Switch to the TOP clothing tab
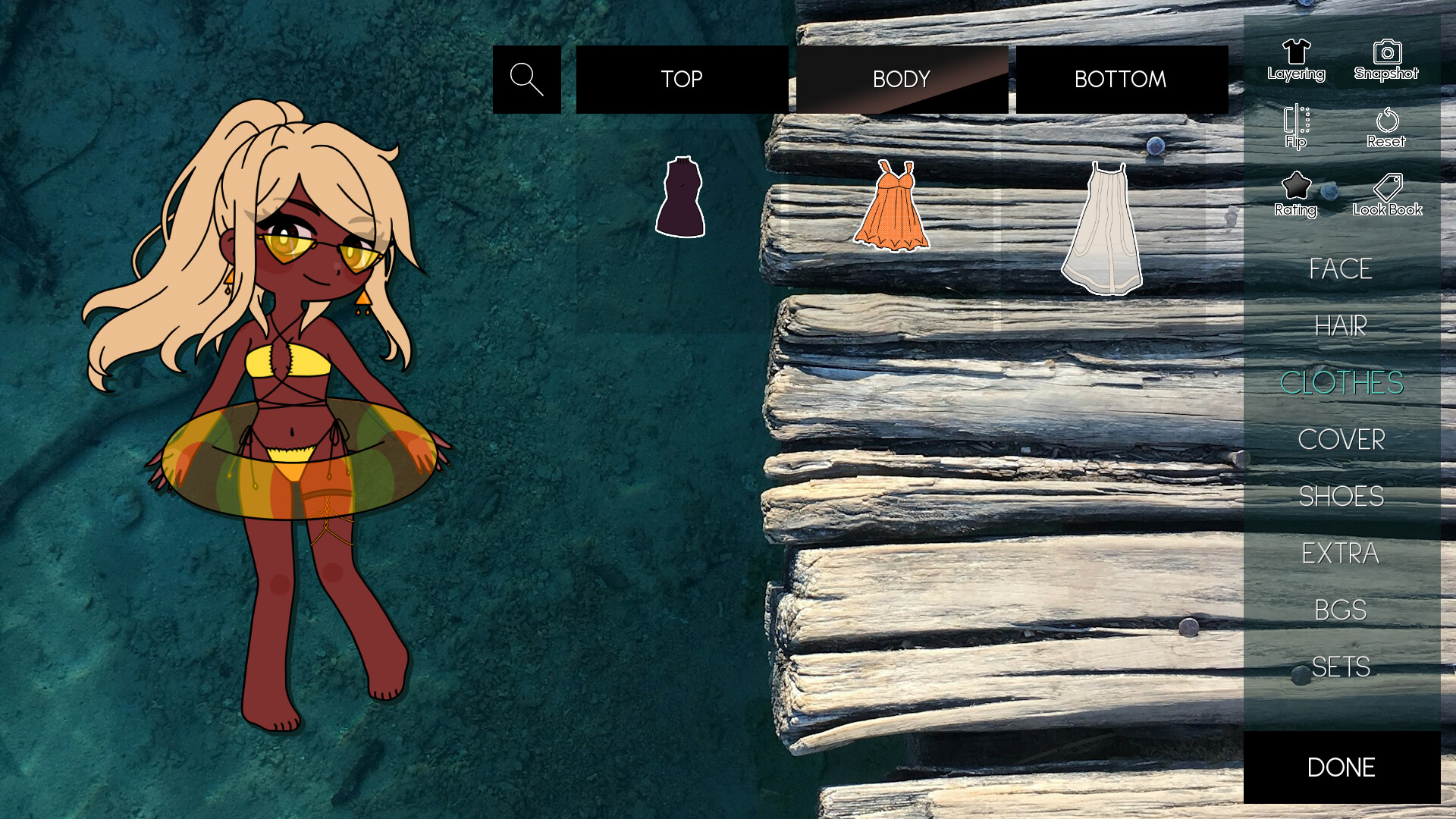The width and height of the screenshot is (1456, 819). [682, 79]
